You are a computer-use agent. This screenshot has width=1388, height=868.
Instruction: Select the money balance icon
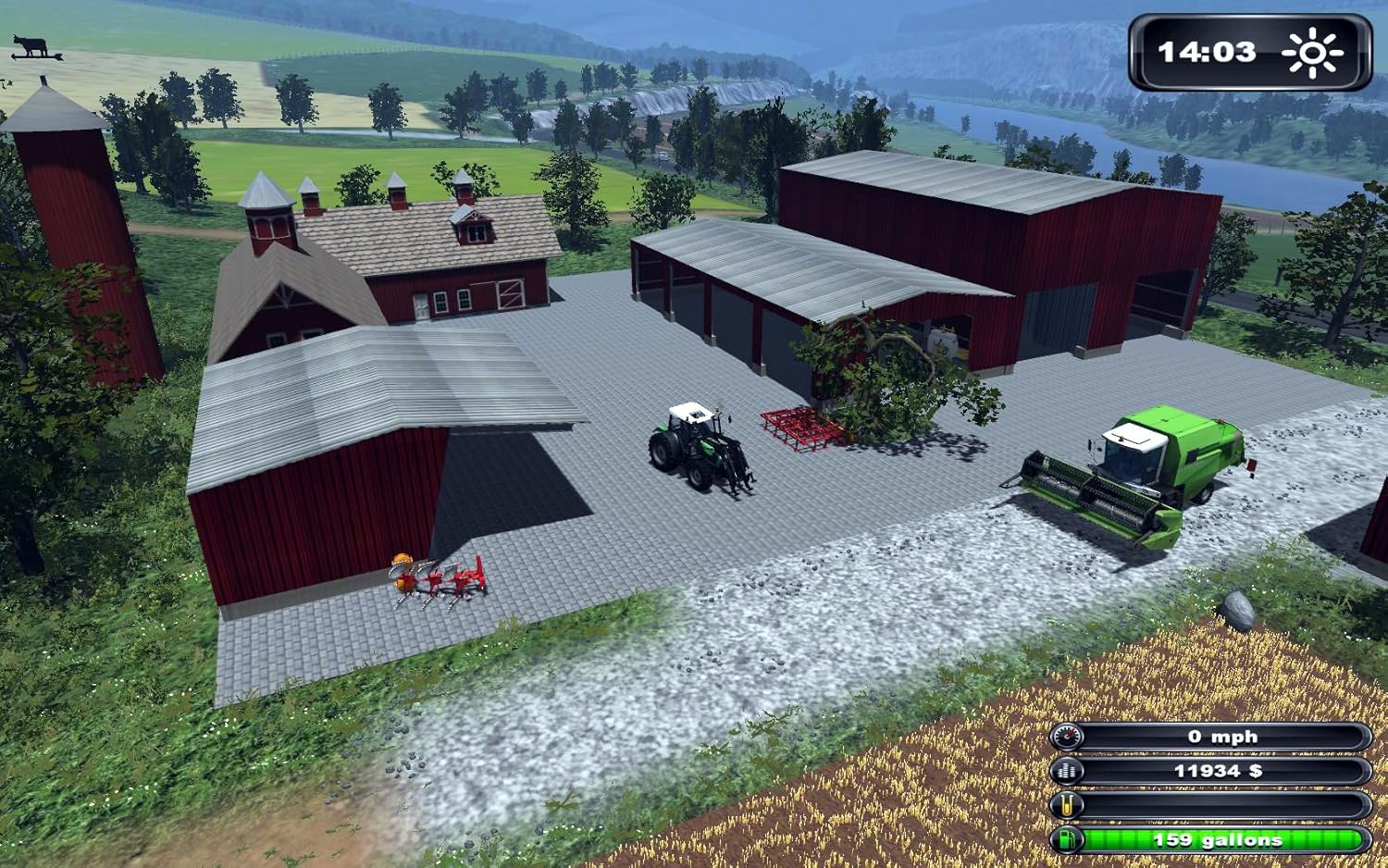point(1067,771)
